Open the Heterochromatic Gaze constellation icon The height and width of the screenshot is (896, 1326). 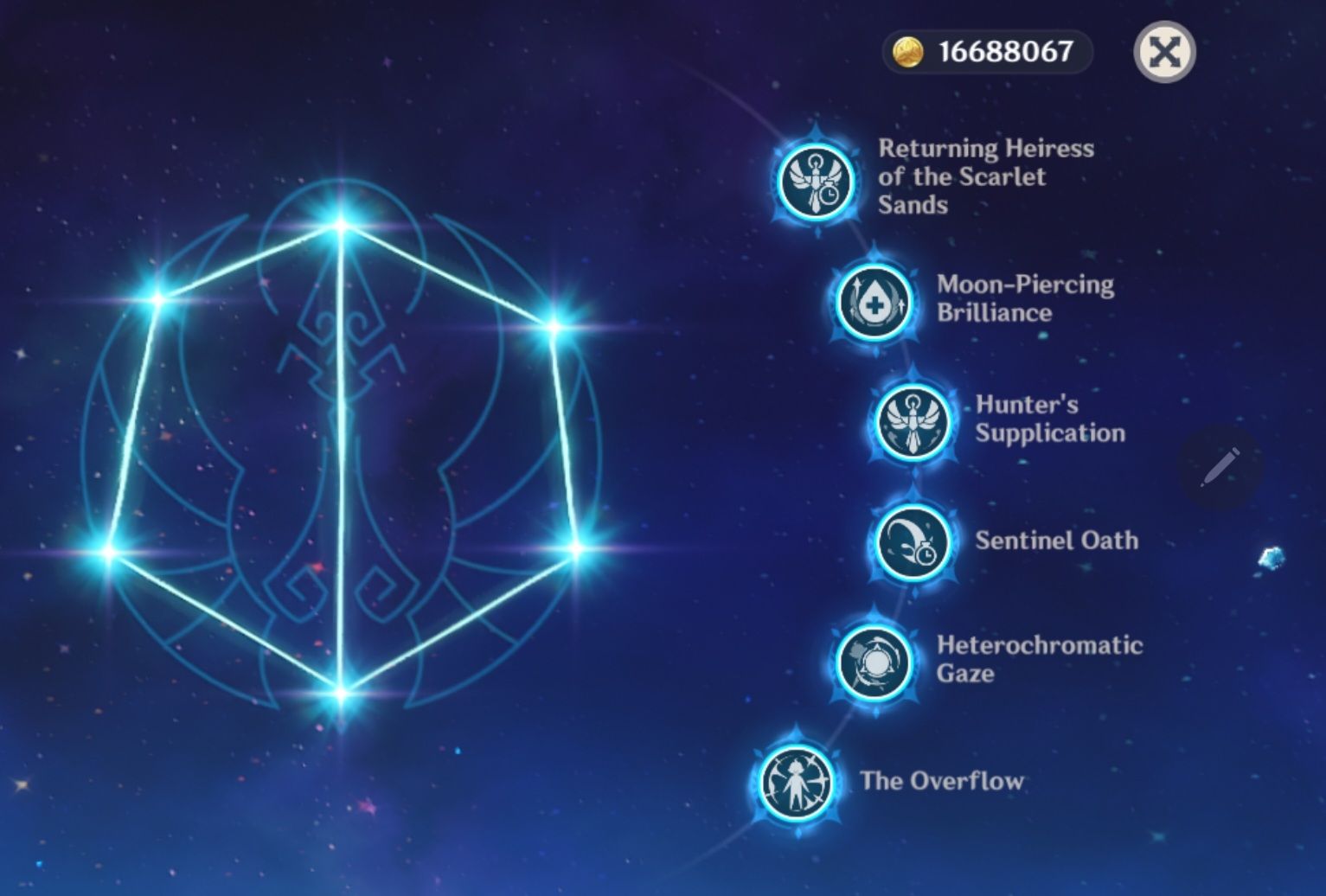click(874, 662)
